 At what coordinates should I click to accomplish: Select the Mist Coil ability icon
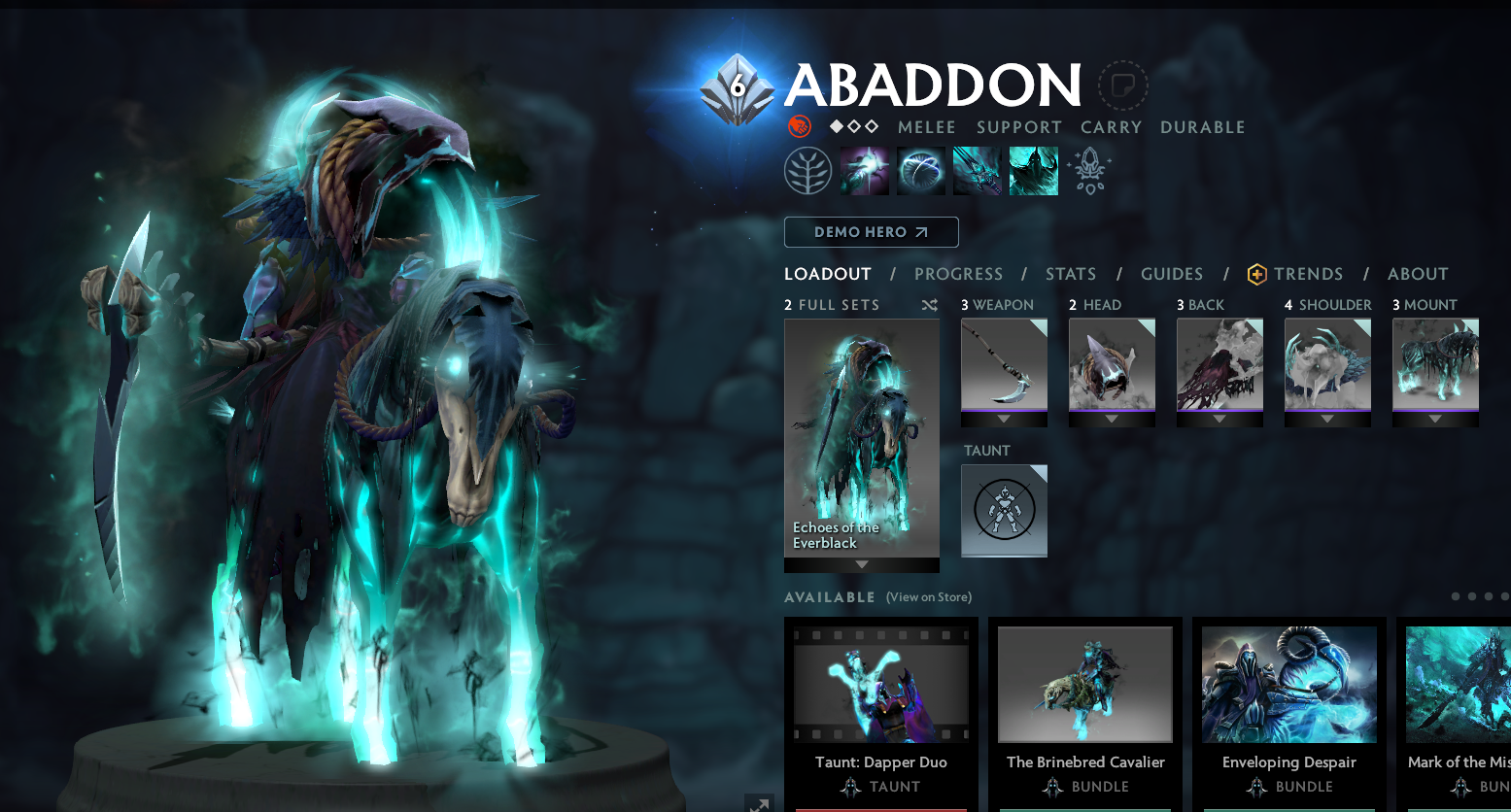865,169
